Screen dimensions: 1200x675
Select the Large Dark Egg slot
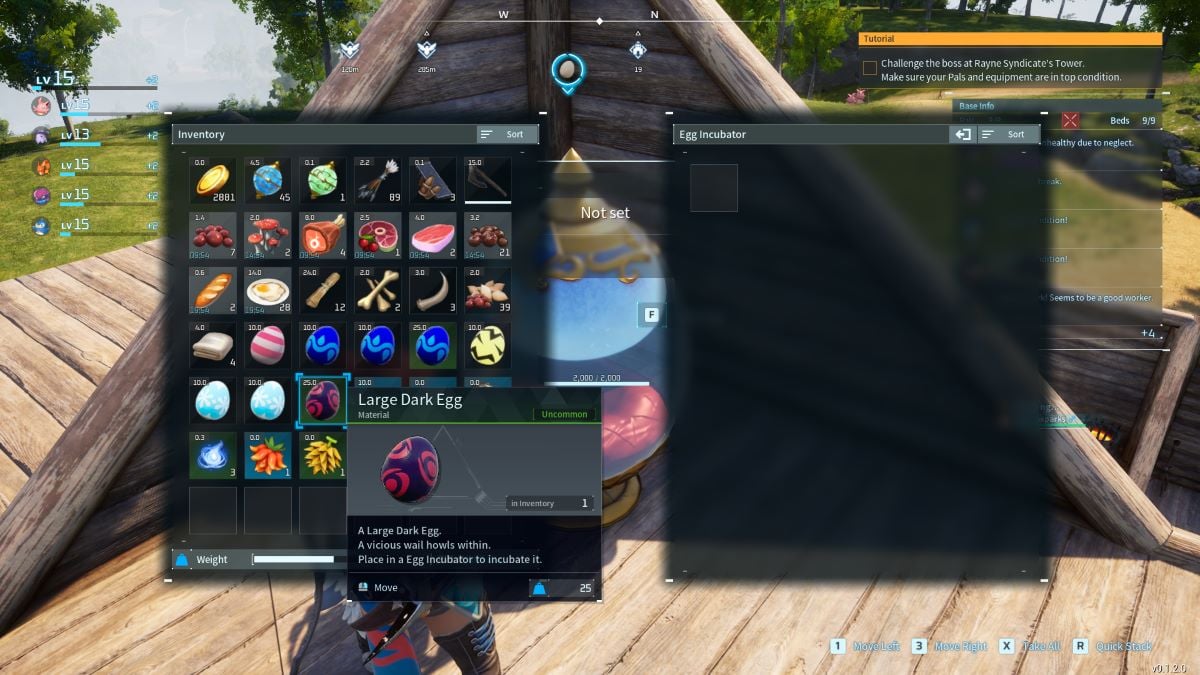pyautogui.click(x=323, y=400)
